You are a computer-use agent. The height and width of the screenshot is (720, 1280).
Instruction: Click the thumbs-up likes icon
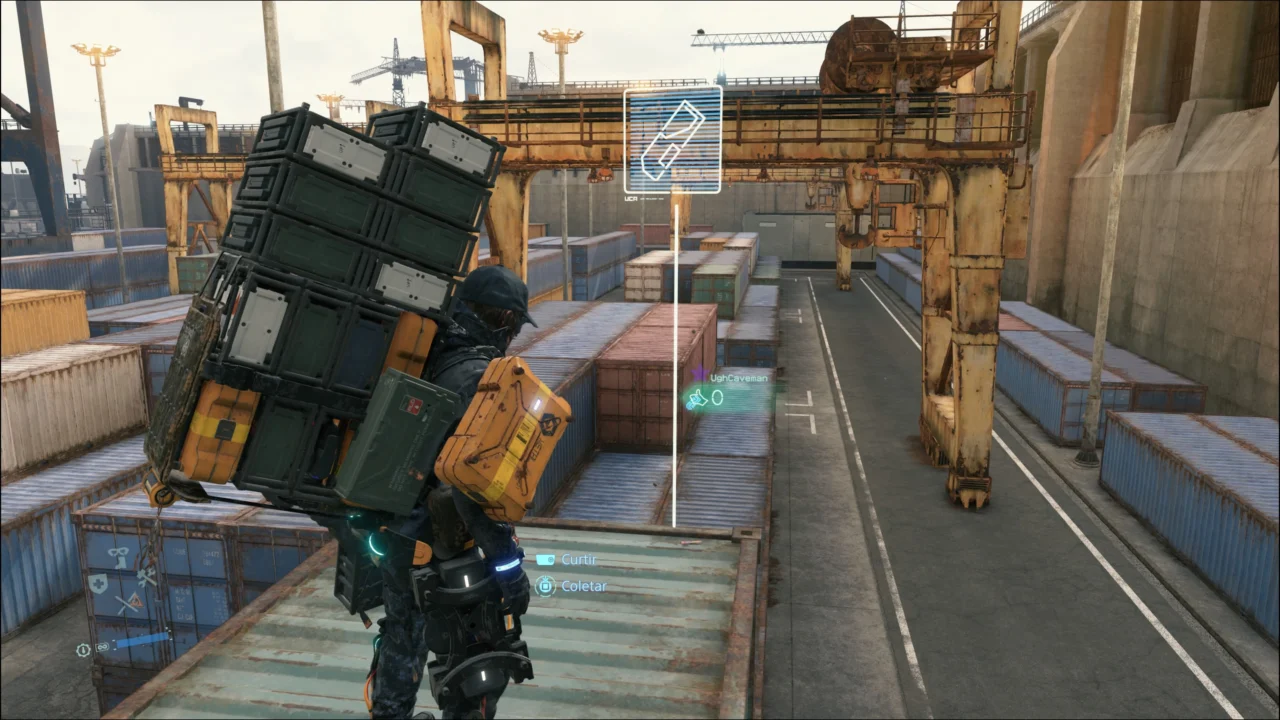(x=697, y=399)
